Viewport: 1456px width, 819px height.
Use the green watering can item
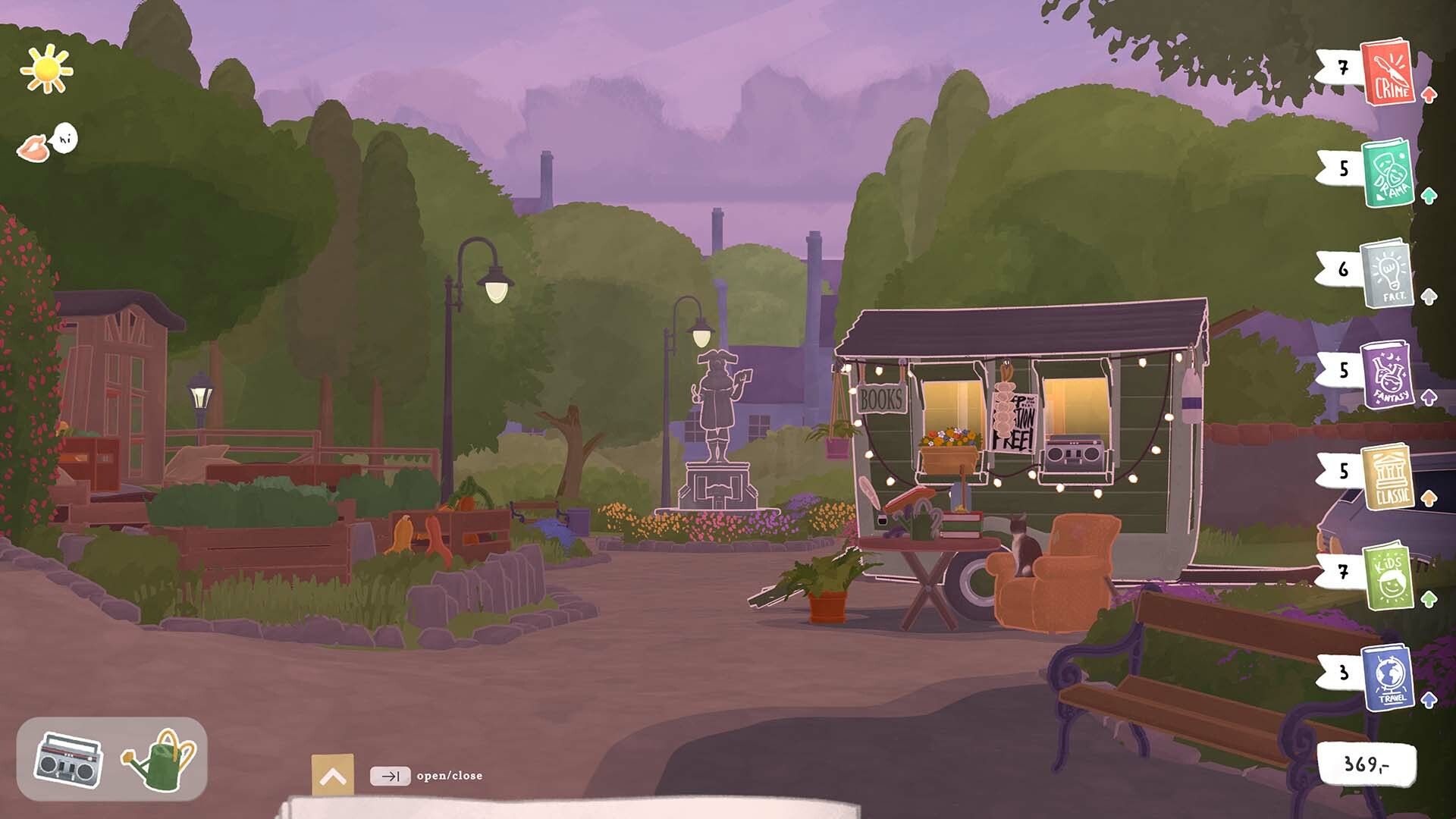coord(161,760)
